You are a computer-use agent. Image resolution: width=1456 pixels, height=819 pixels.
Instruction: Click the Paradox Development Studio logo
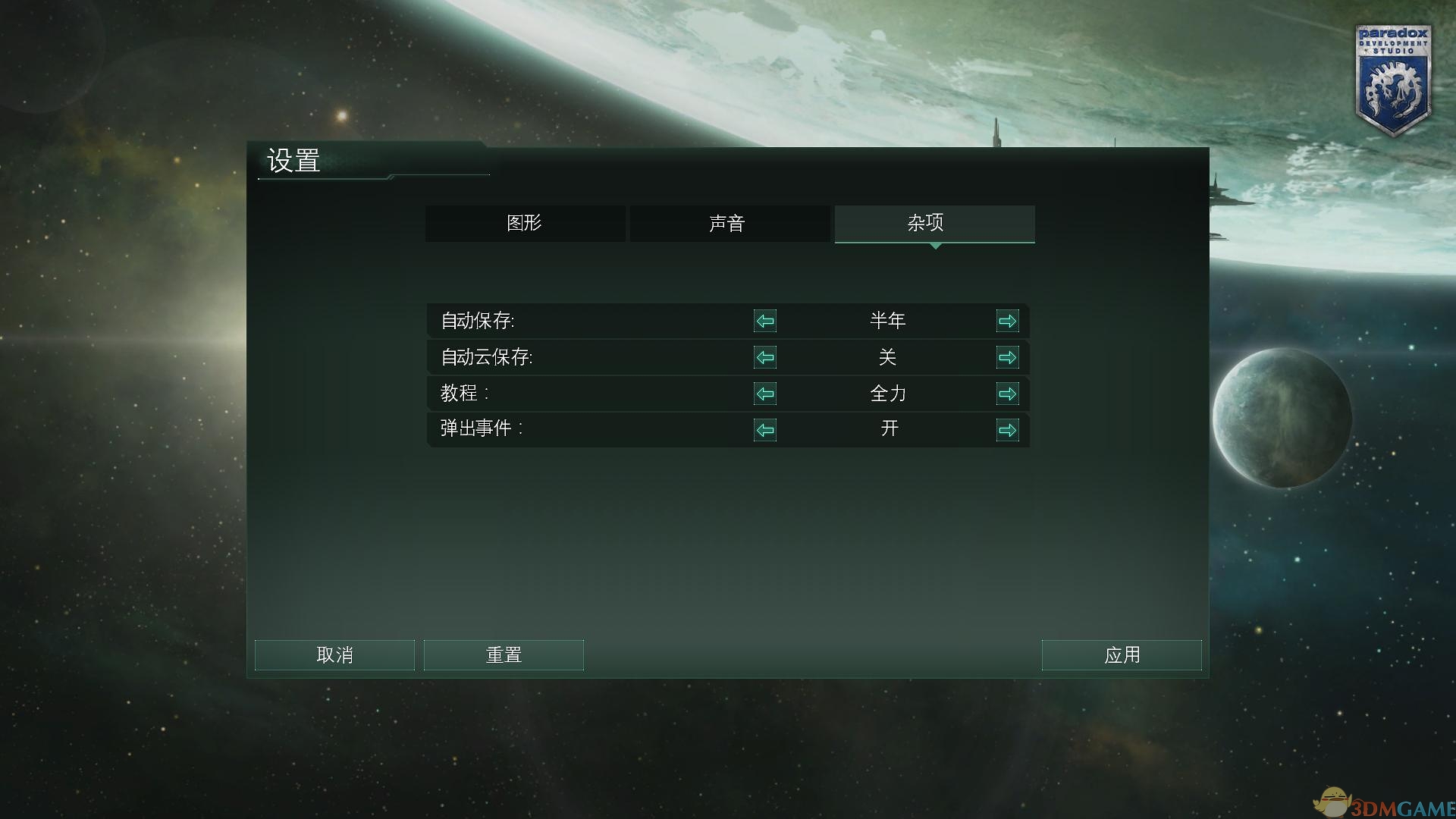click(1394, 76)
